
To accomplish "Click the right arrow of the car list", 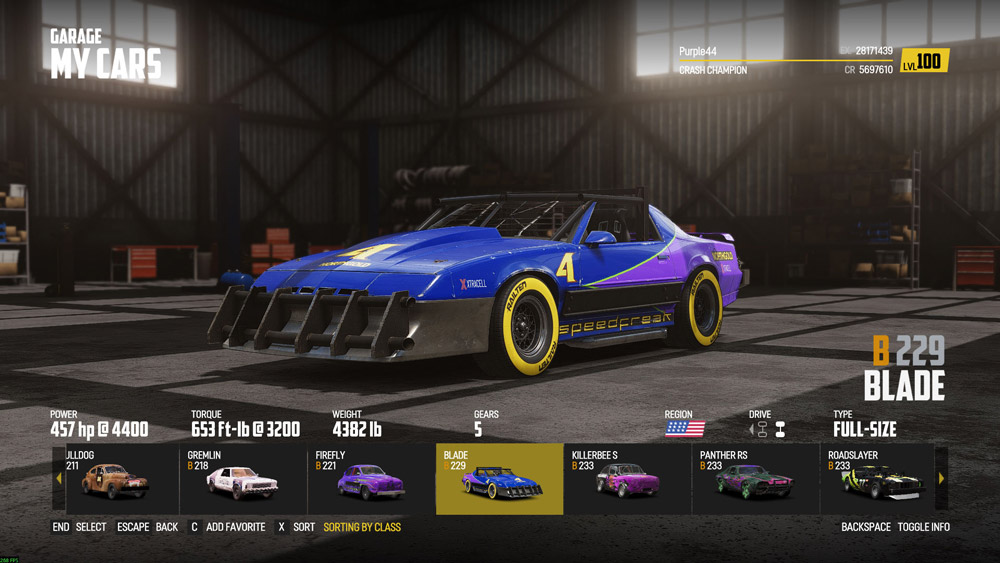I will pyautogui.click(x=940, y=479).
